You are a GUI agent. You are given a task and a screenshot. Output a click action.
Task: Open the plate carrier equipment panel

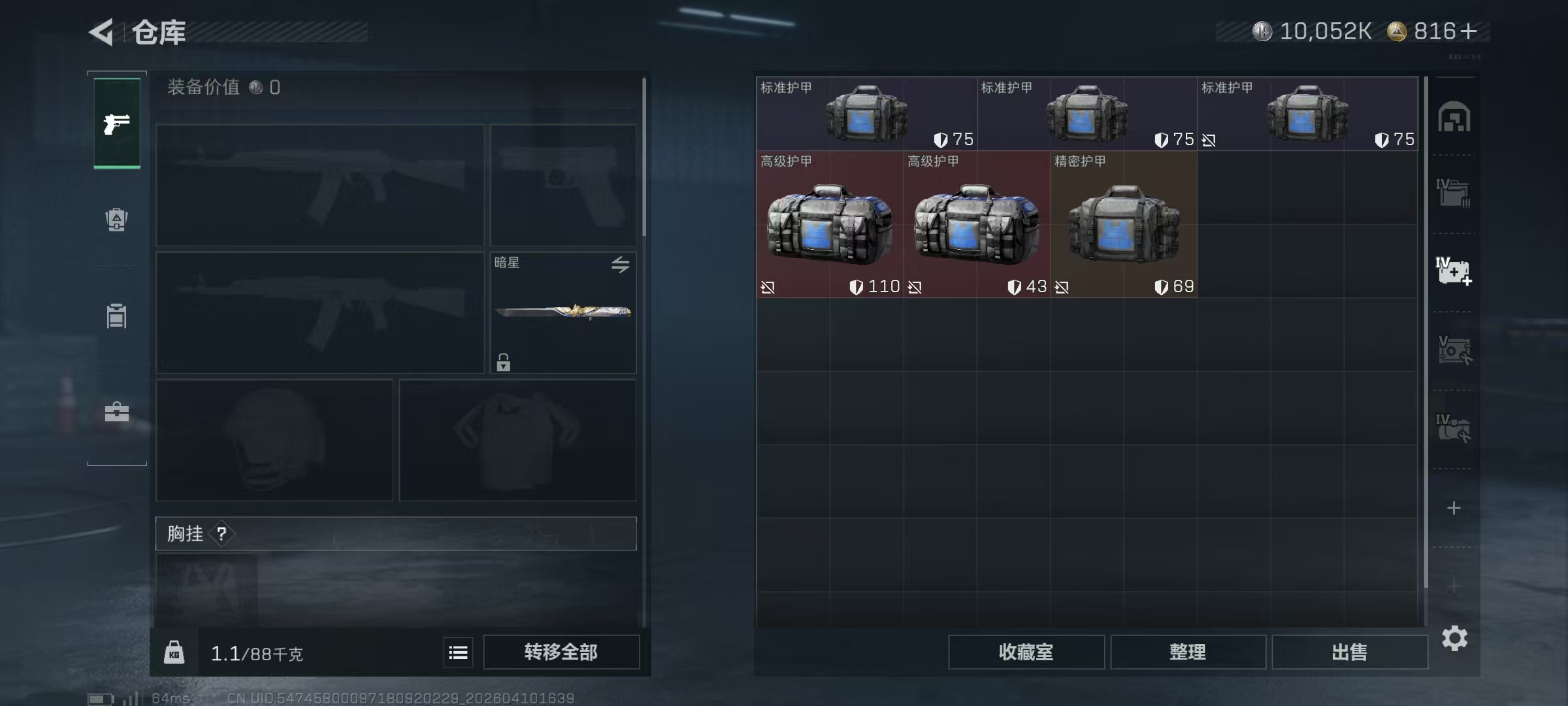pos(116,316)
